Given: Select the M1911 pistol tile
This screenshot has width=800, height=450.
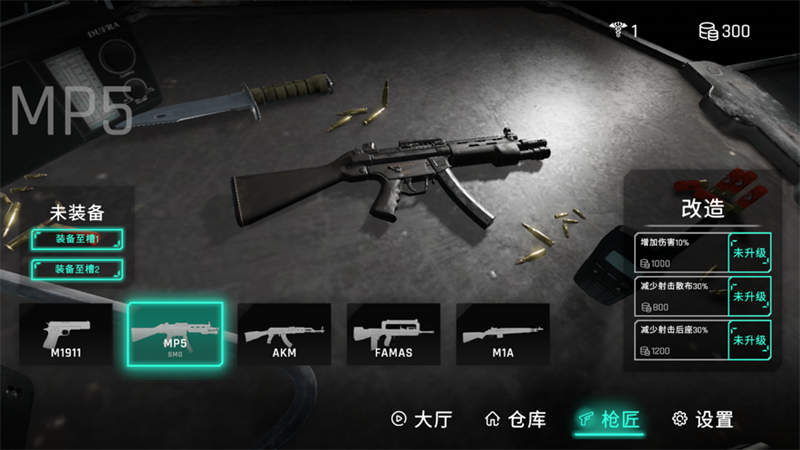Looking at the screenshot, I should [65, 334].
